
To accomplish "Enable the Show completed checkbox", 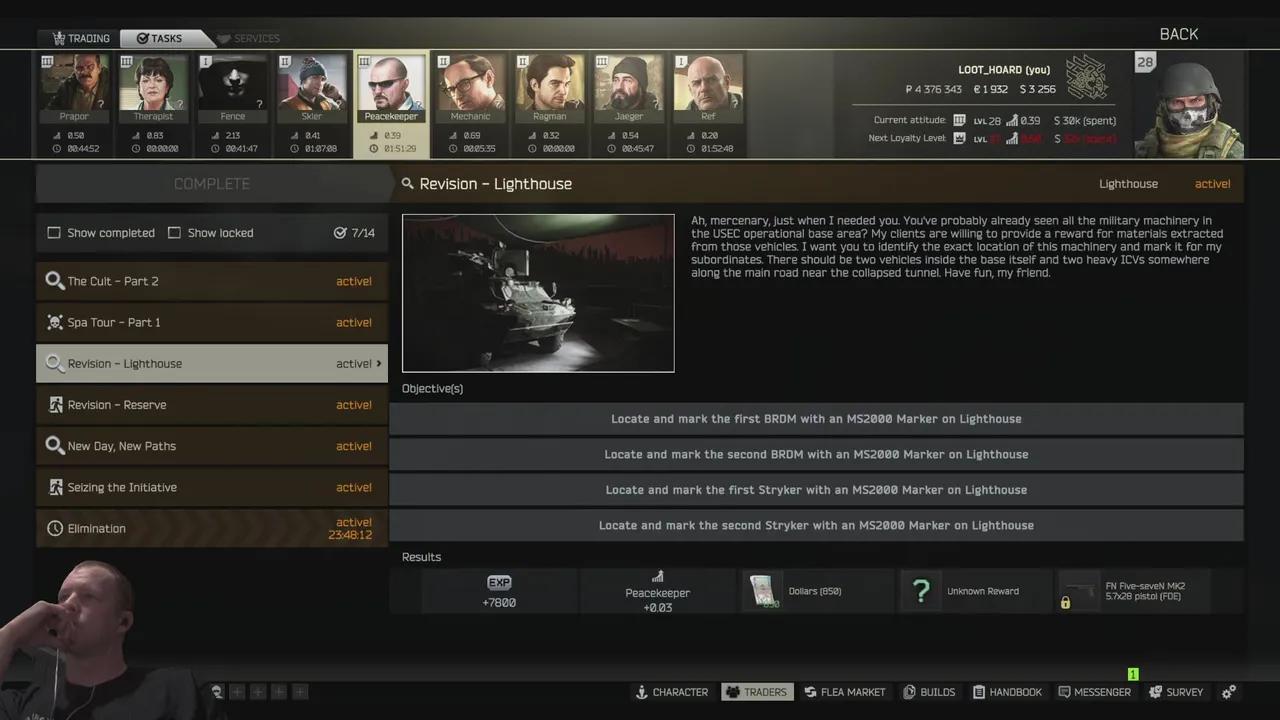I will click(54, 232).
